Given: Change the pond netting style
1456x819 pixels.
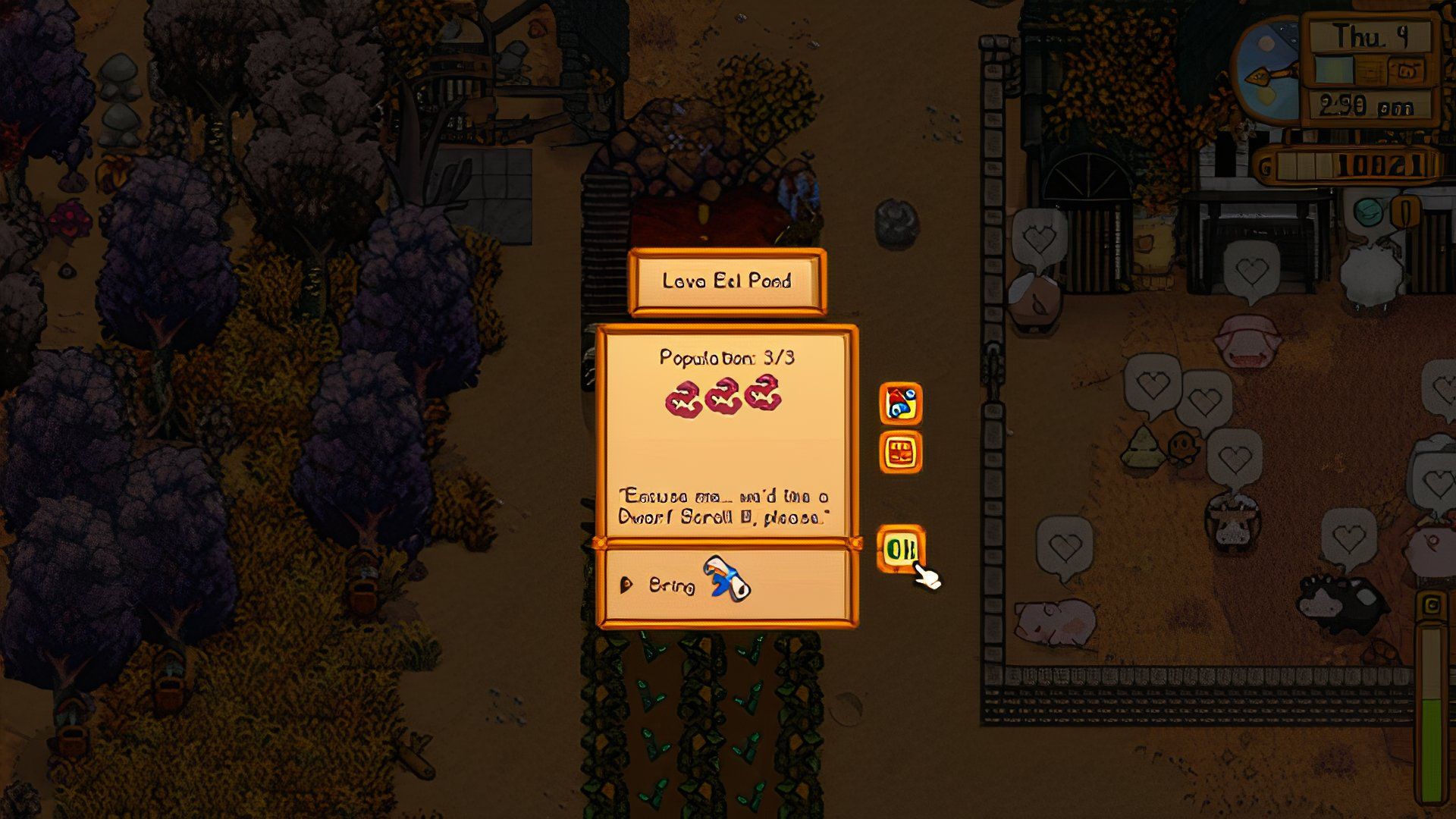Looking at the screenshot, I should [x=900, y=453].
